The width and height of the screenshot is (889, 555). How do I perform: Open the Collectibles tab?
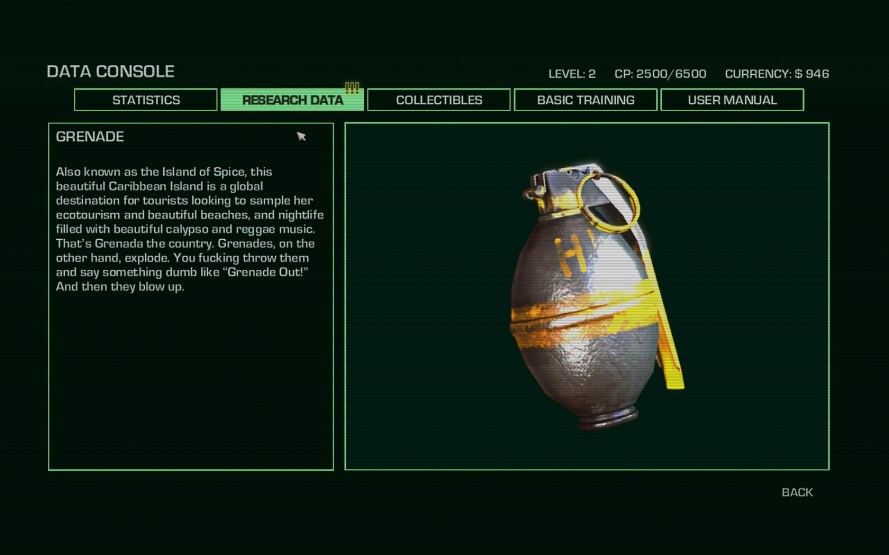pos(439,100)
